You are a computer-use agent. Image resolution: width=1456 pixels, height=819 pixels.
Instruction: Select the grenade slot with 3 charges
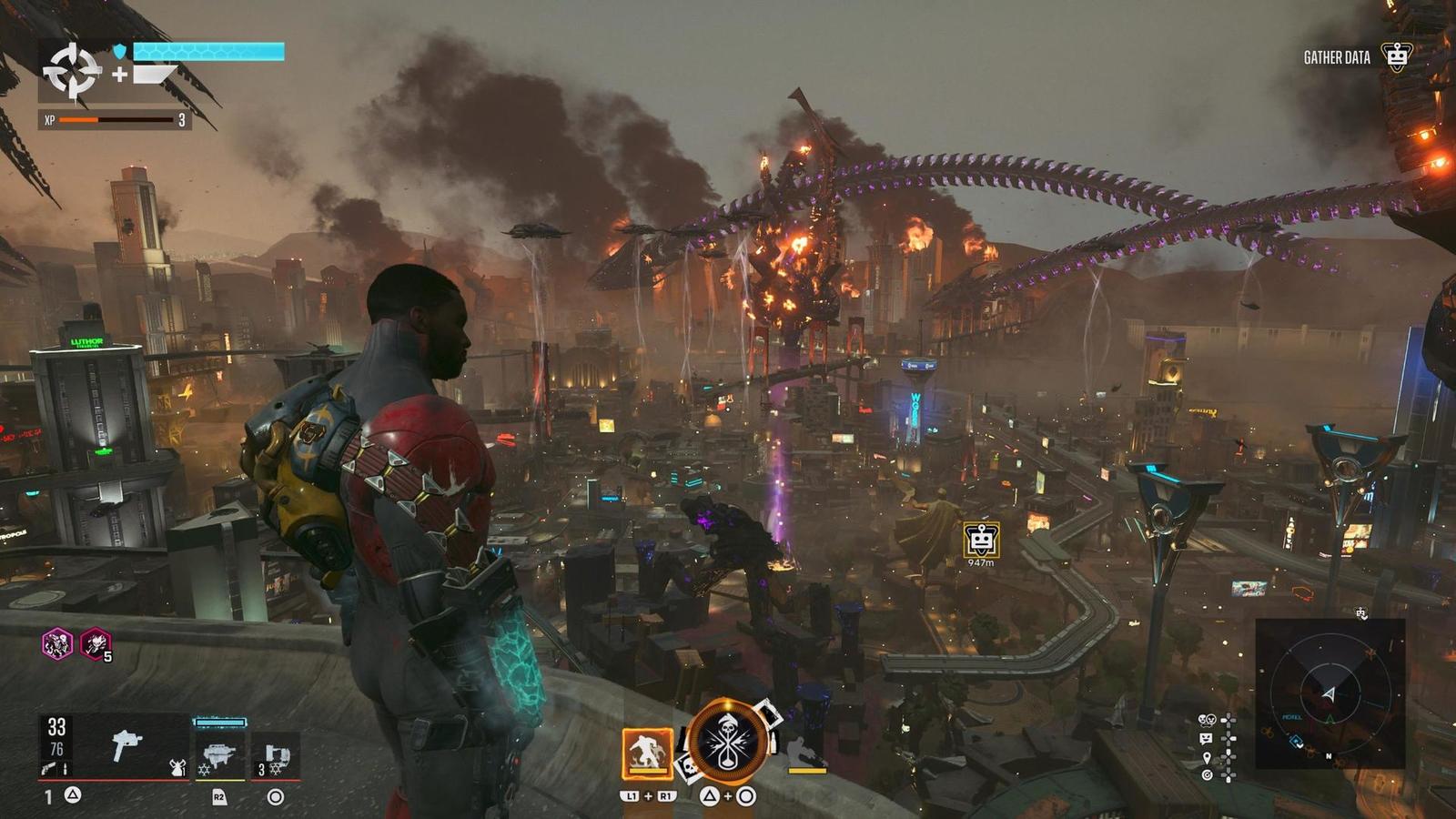click(276, 755)
